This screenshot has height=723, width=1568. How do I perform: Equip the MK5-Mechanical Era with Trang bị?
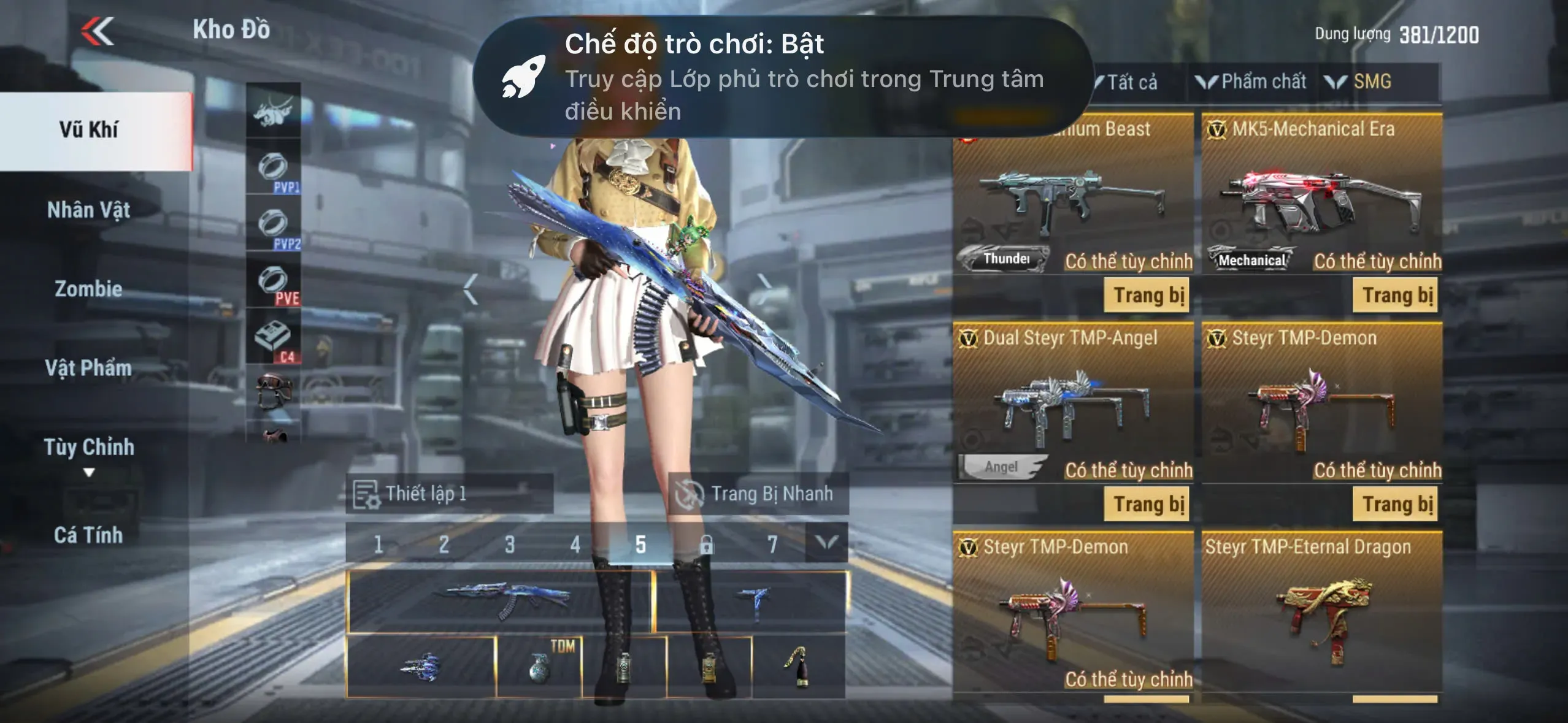pos(1396,296)
